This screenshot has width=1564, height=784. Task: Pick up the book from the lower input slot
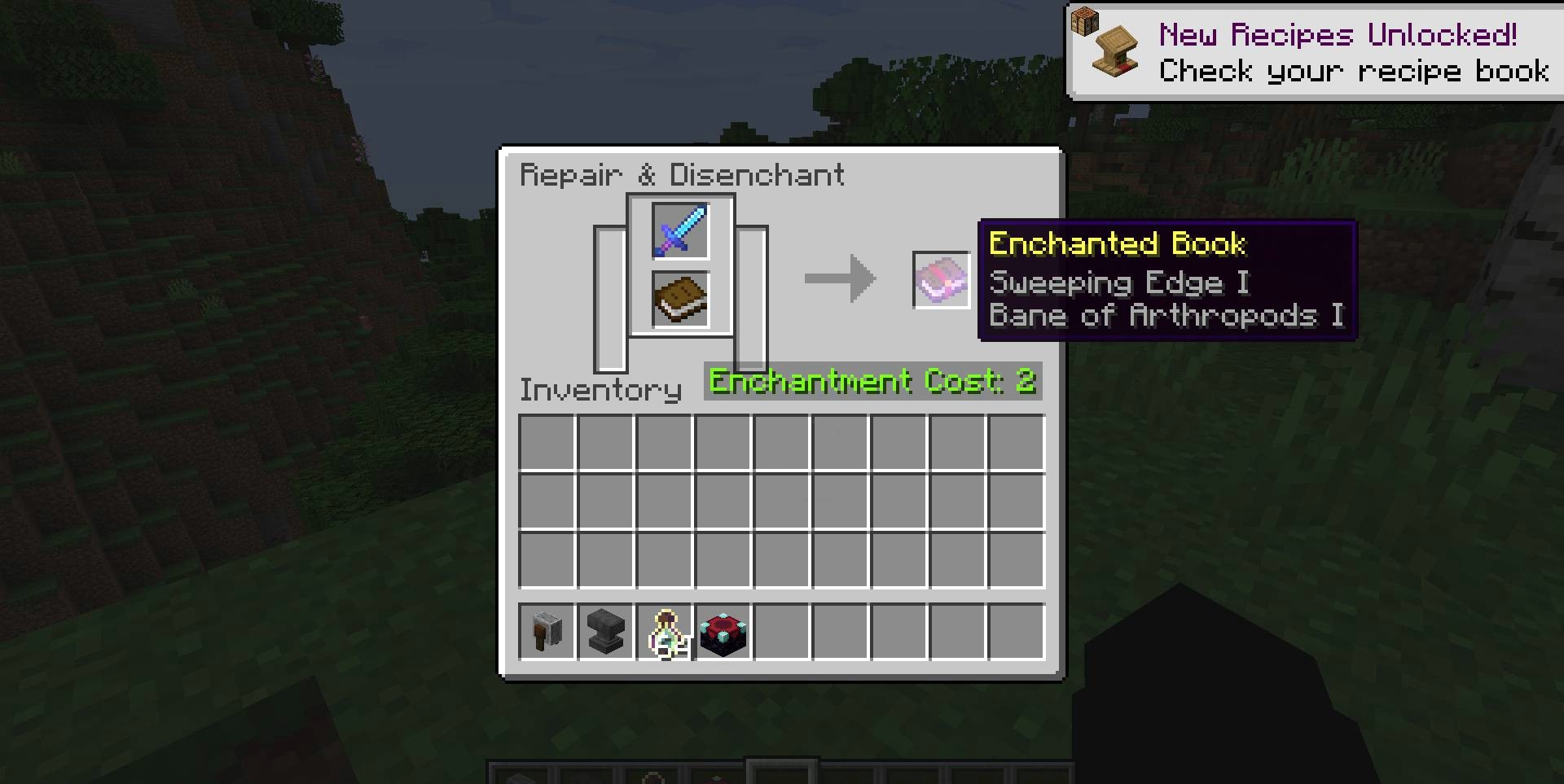(x=681, y=300)
